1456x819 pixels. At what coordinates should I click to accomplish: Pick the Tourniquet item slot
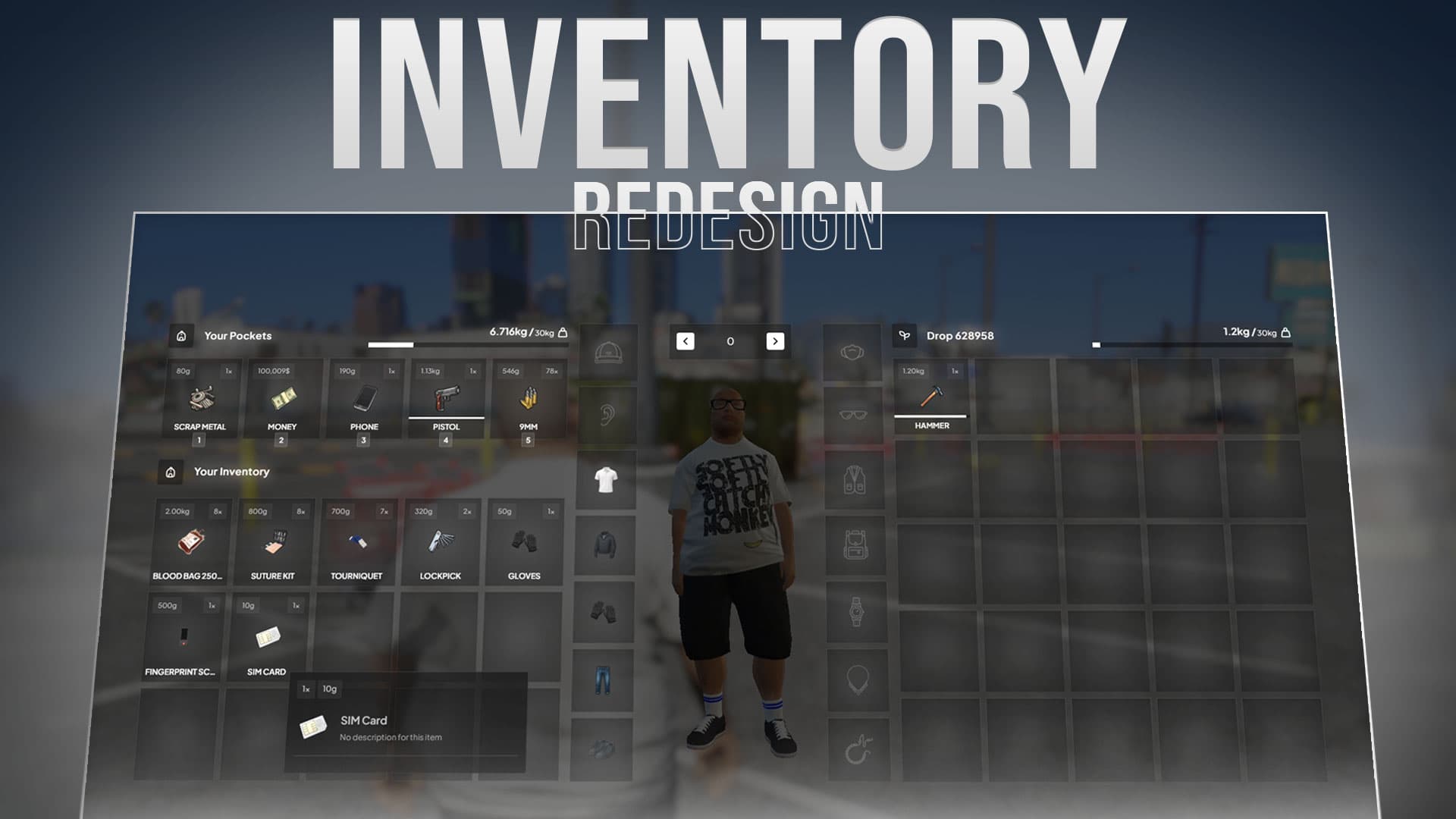pos(357,541)
